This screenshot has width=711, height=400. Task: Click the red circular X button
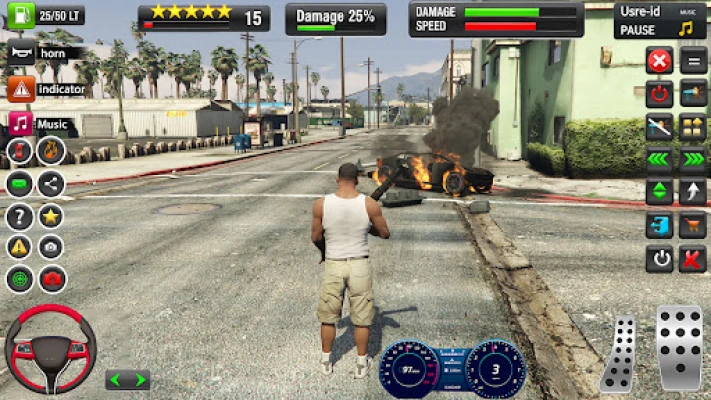pos(658,60)
